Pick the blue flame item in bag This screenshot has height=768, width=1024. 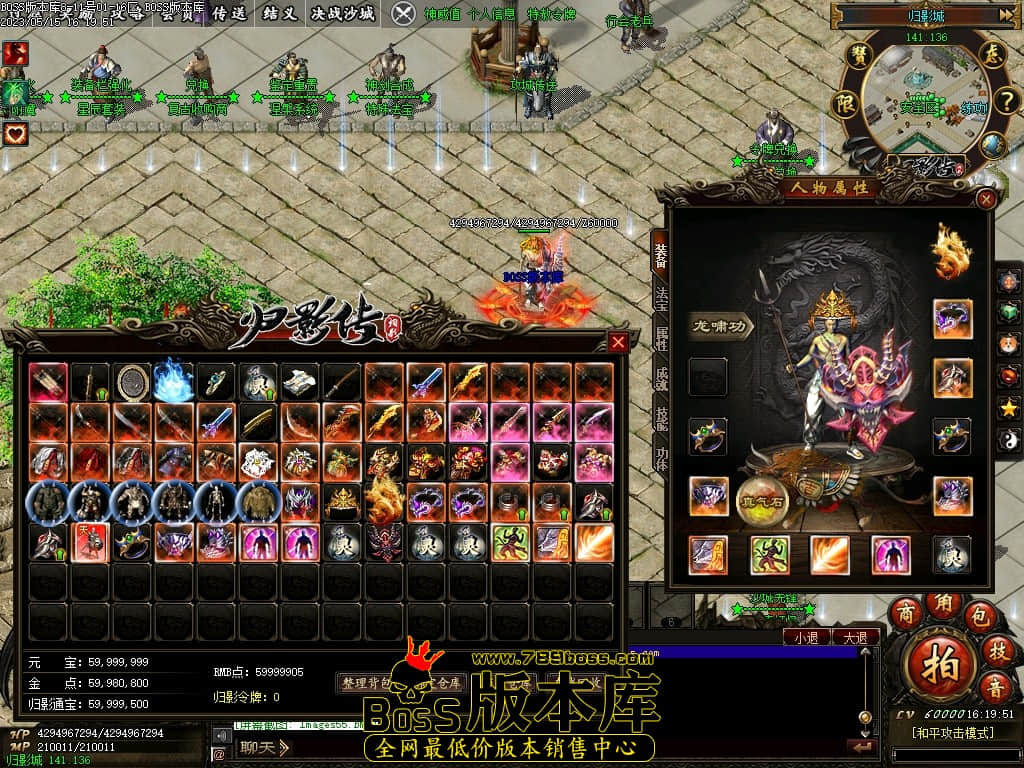pyautogui.click(x=173, y=381)
